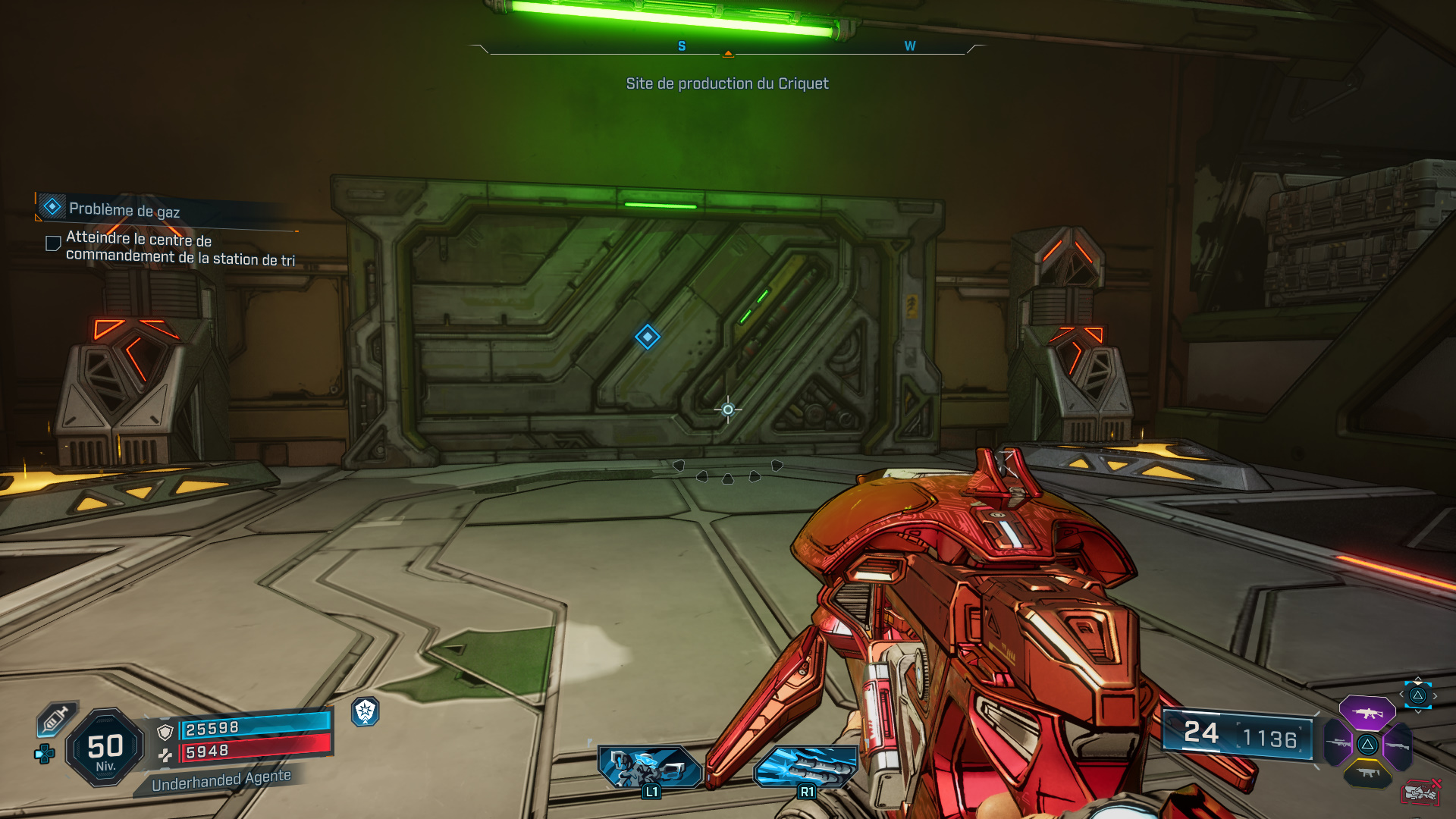Open the triangle button weapon swap indicator

[x=1417, y=695]
